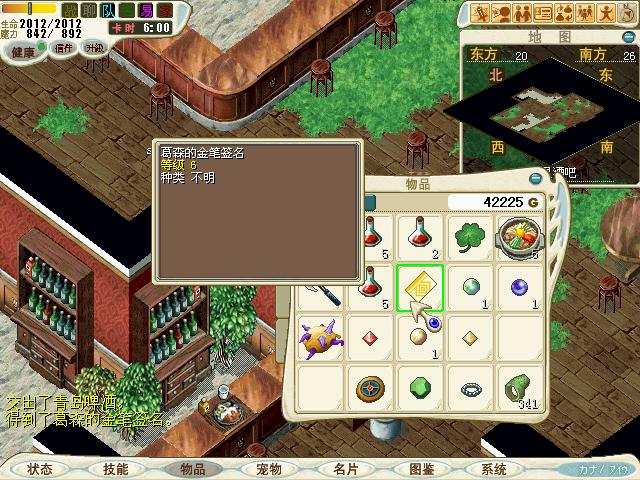Select the stew pot food item

[518, 238]
